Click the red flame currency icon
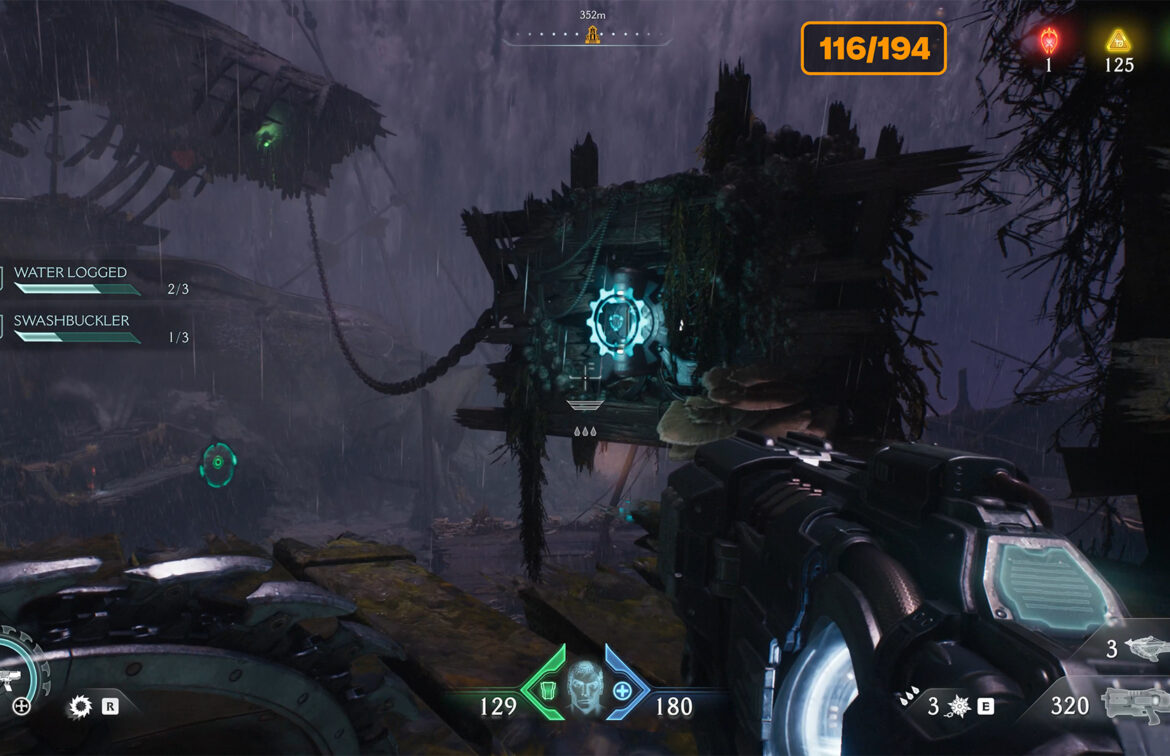 [x=1049, y=41]
